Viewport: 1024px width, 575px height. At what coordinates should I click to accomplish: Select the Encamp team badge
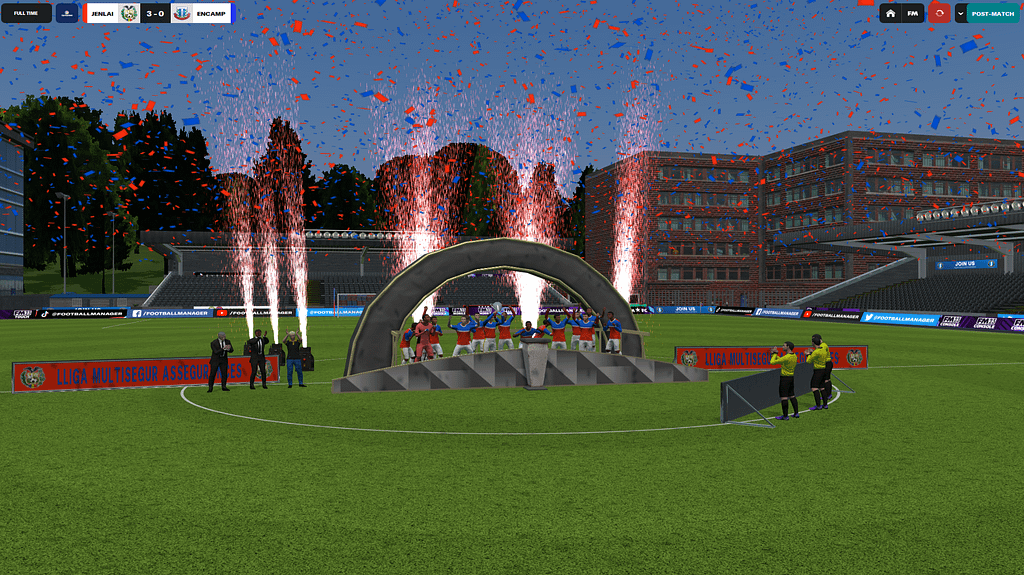(x=182, y=13)
